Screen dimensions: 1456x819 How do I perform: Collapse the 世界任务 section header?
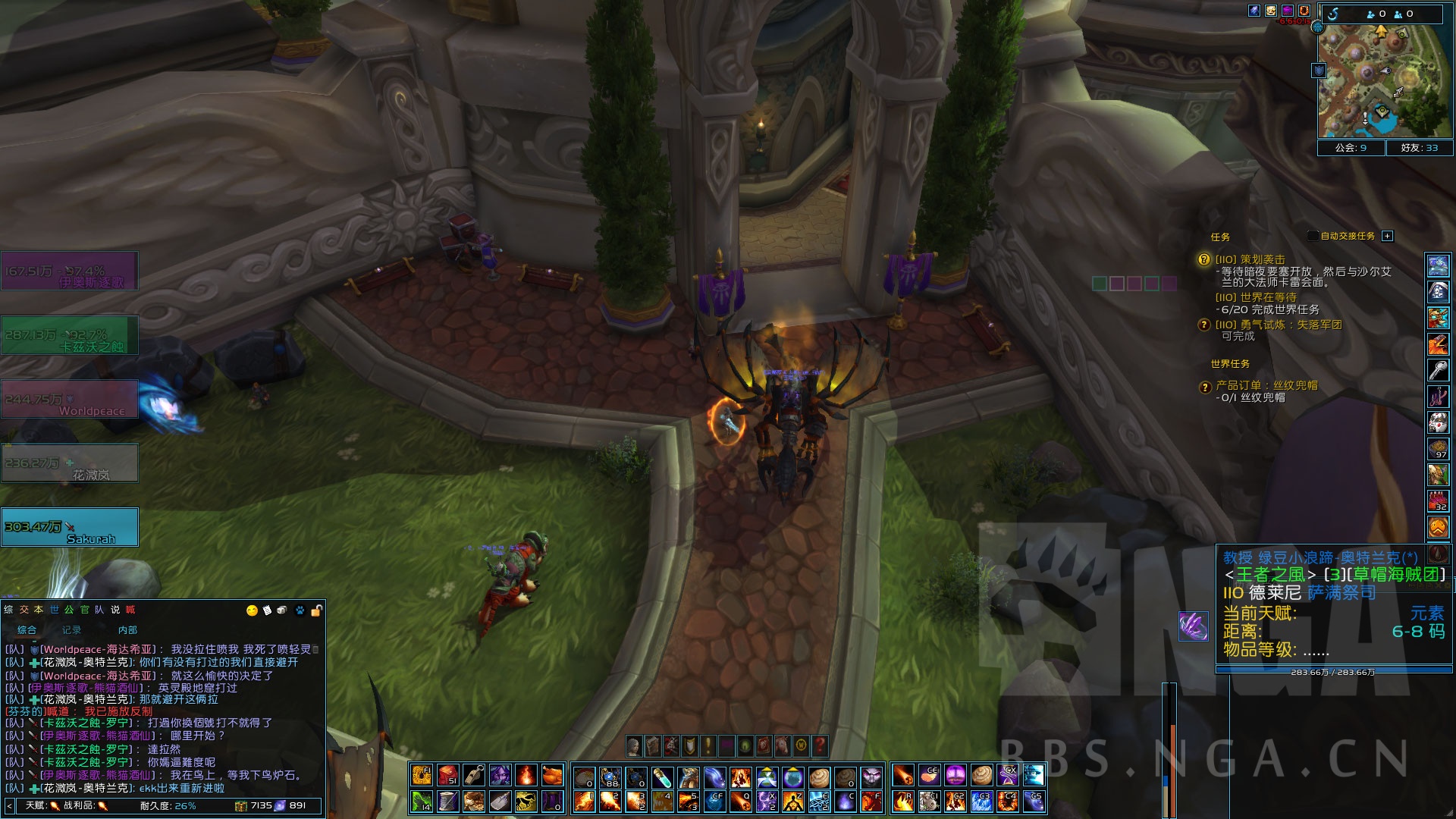coord(1230,364)
